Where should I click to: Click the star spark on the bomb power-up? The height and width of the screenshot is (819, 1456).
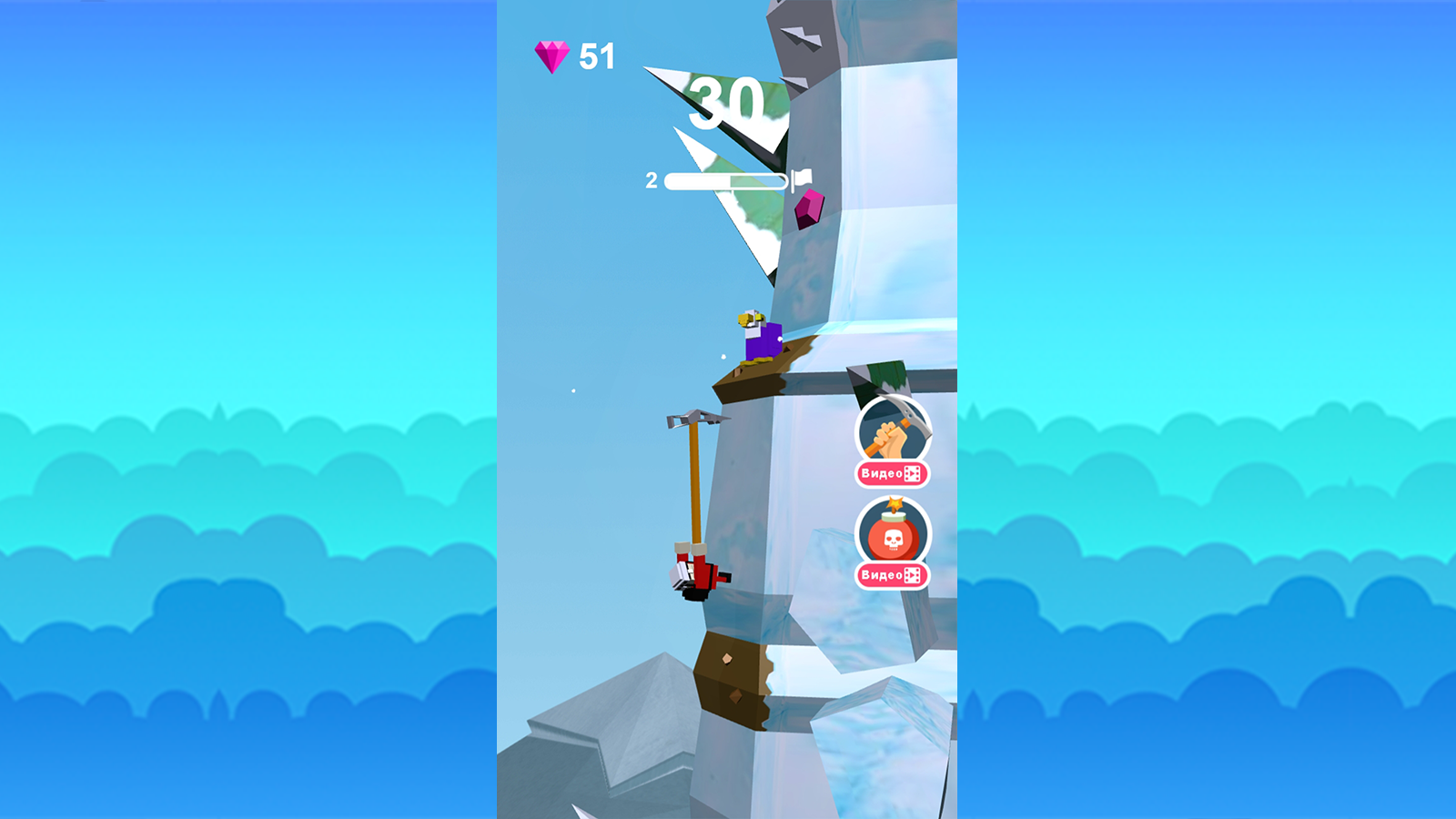click(895, 503)
